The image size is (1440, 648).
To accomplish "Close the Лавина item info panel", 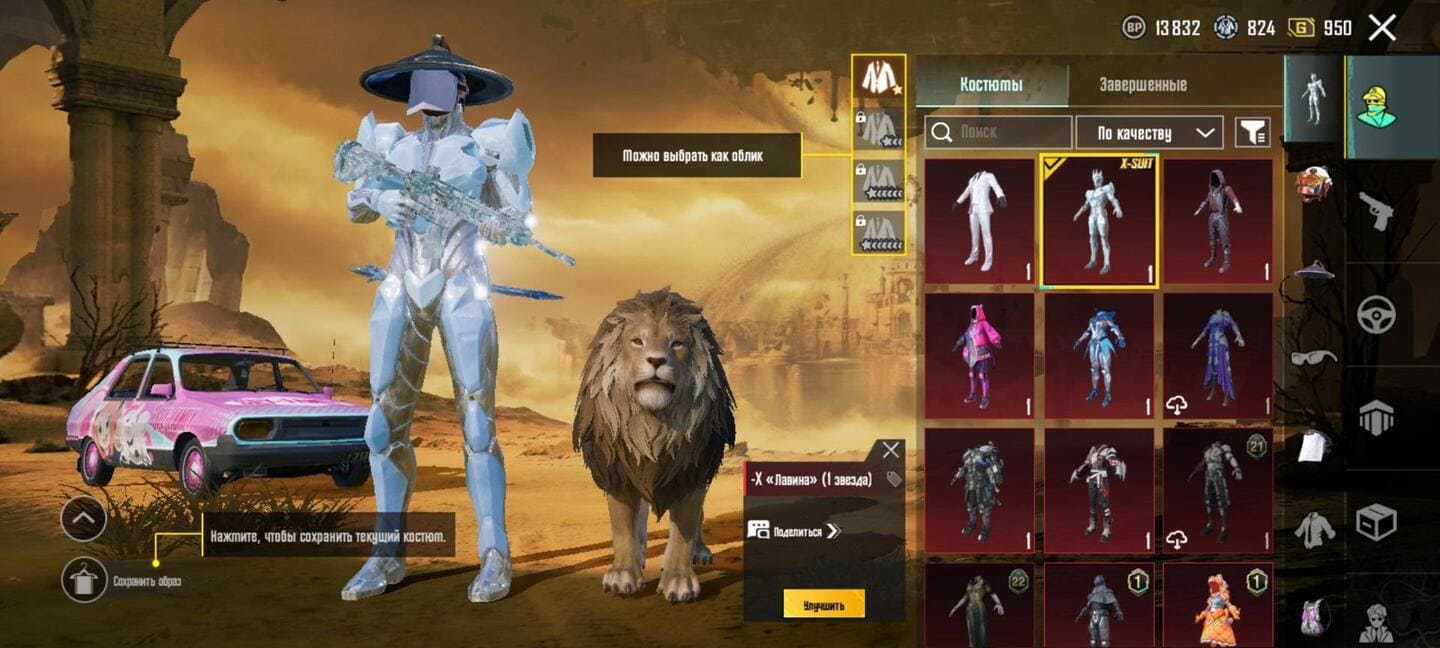I will [890, 450].
